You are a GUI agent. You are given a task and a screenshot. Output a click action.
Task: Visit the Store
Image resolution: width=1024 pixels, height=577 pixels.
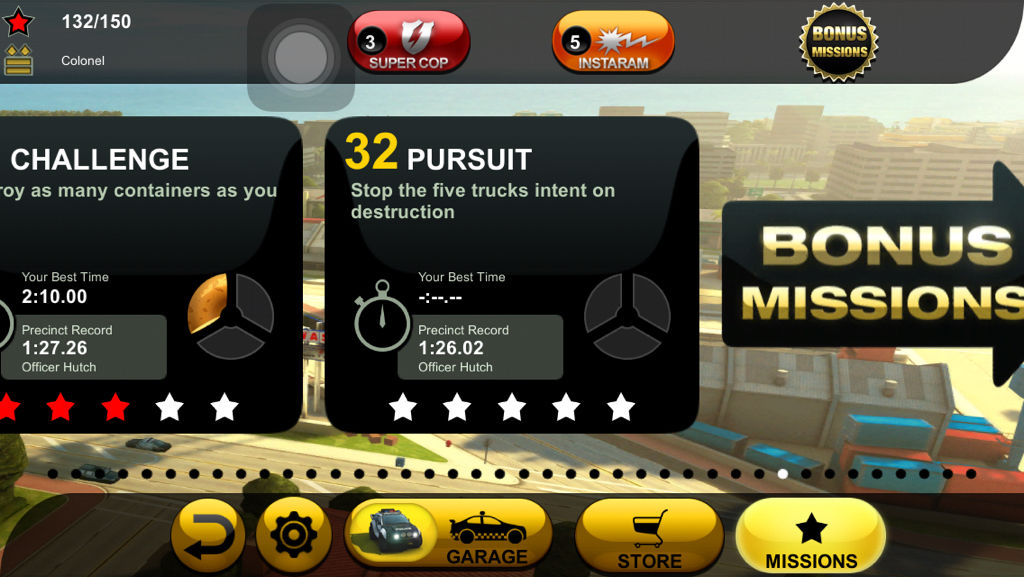[649, 536]
